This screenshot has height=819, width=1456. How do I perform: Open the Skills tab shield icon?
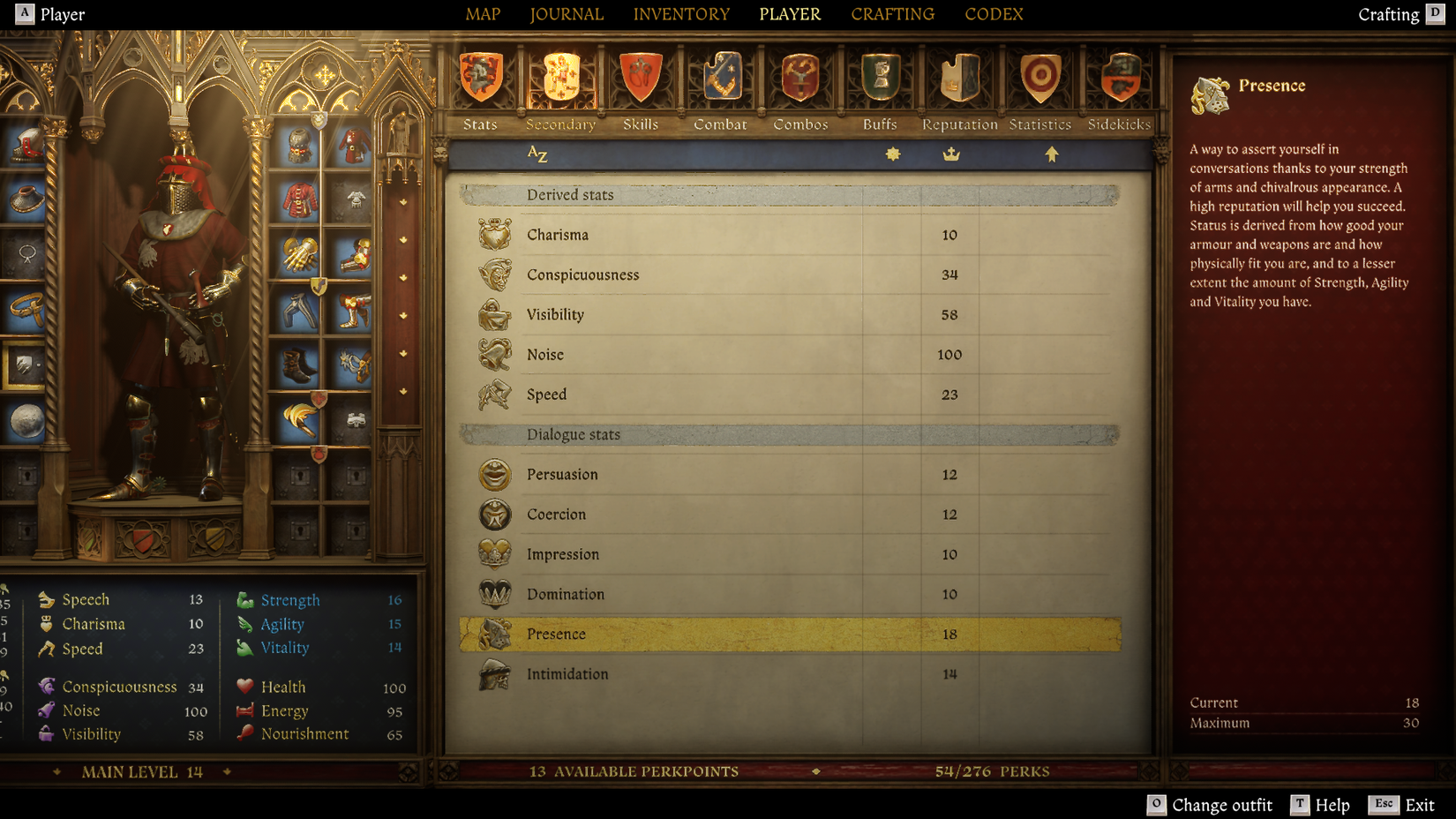[641, 78]
